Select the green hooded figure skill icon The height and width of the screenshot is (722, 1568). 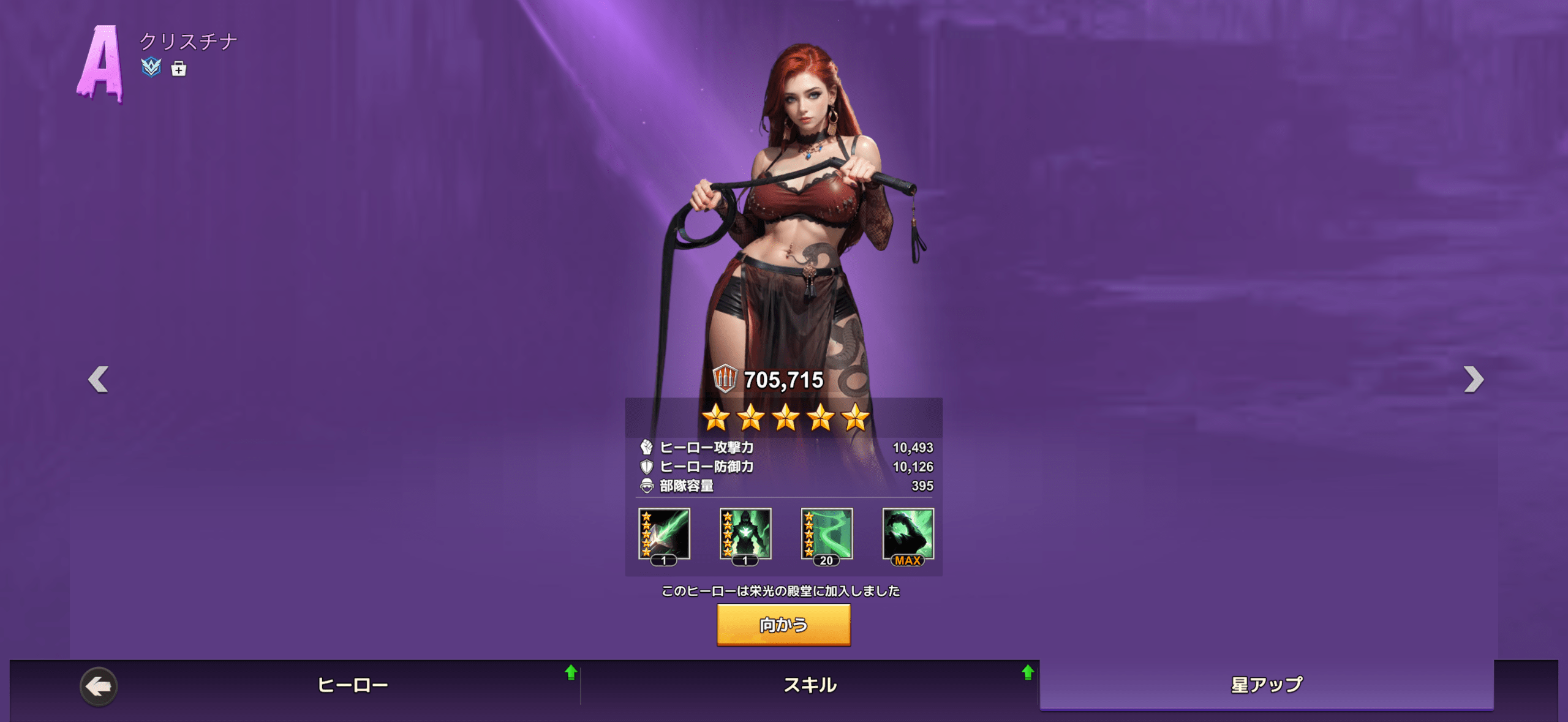click(x=745, y=534)
